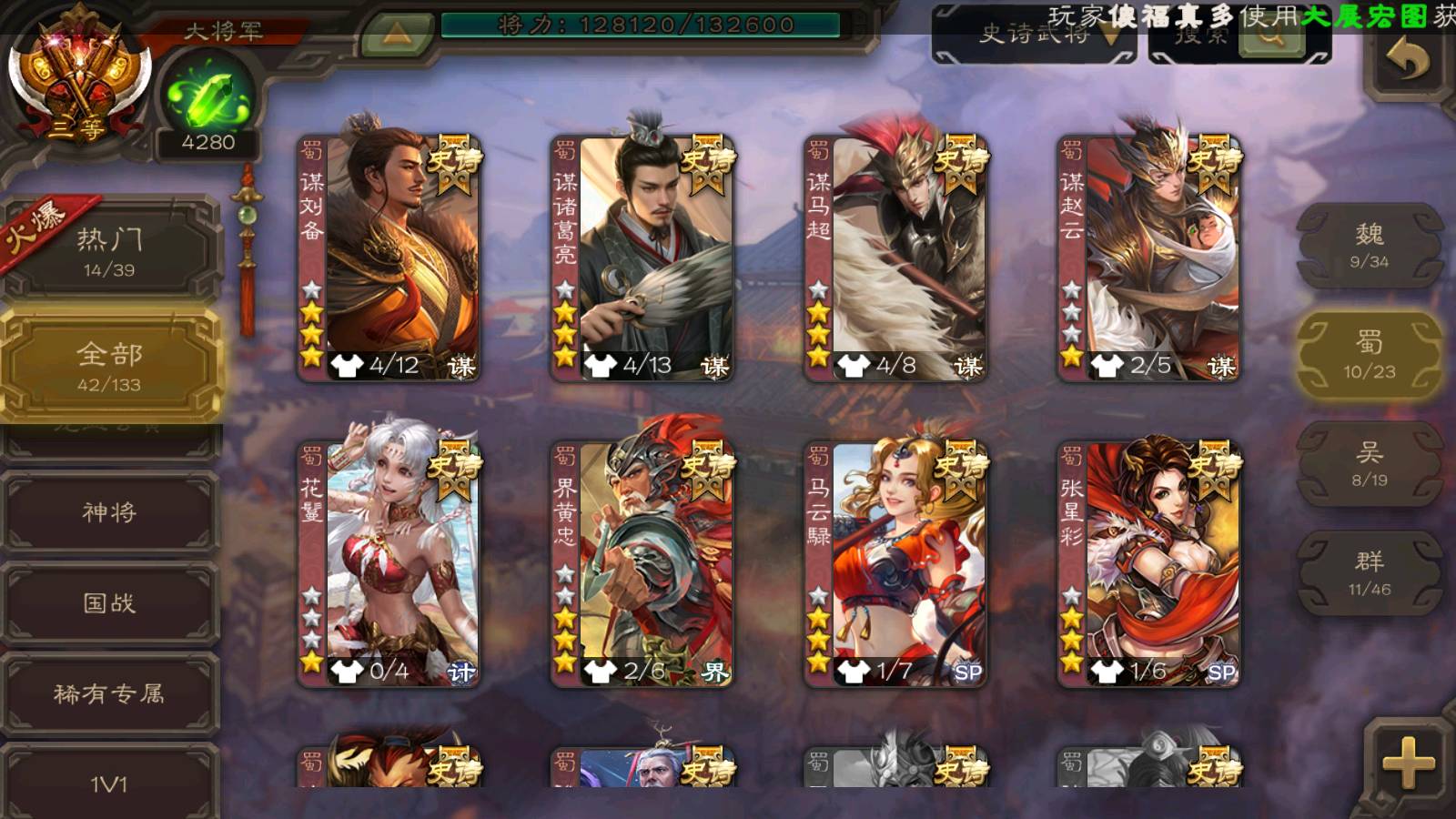Show the 群 faction generals
The width and height of the screenshot is (1456, 819).
1369,573
